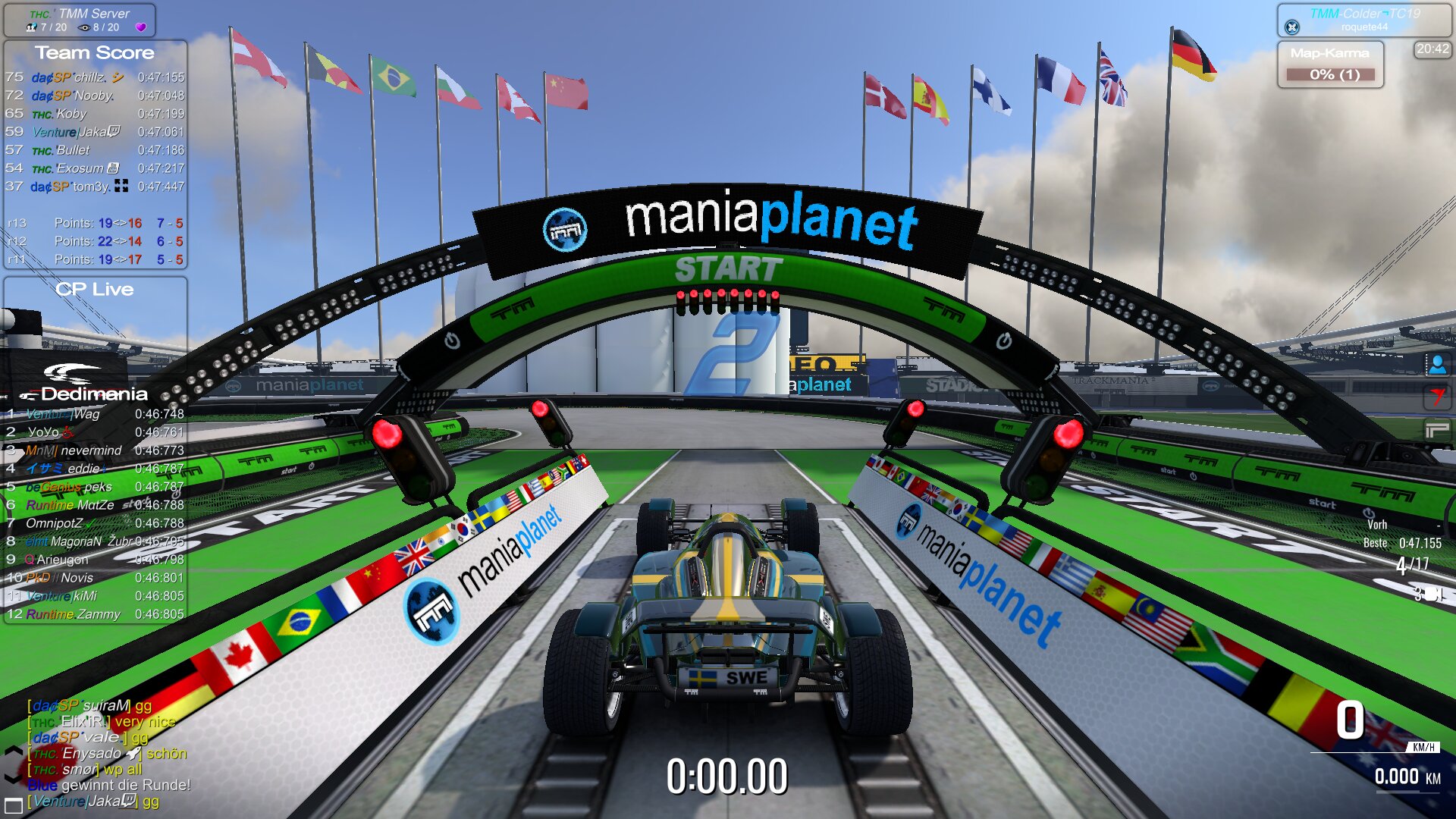This screenshot has width=1456, height=819.
Task: Open the Dedimania records list
Action: [93, 394]
